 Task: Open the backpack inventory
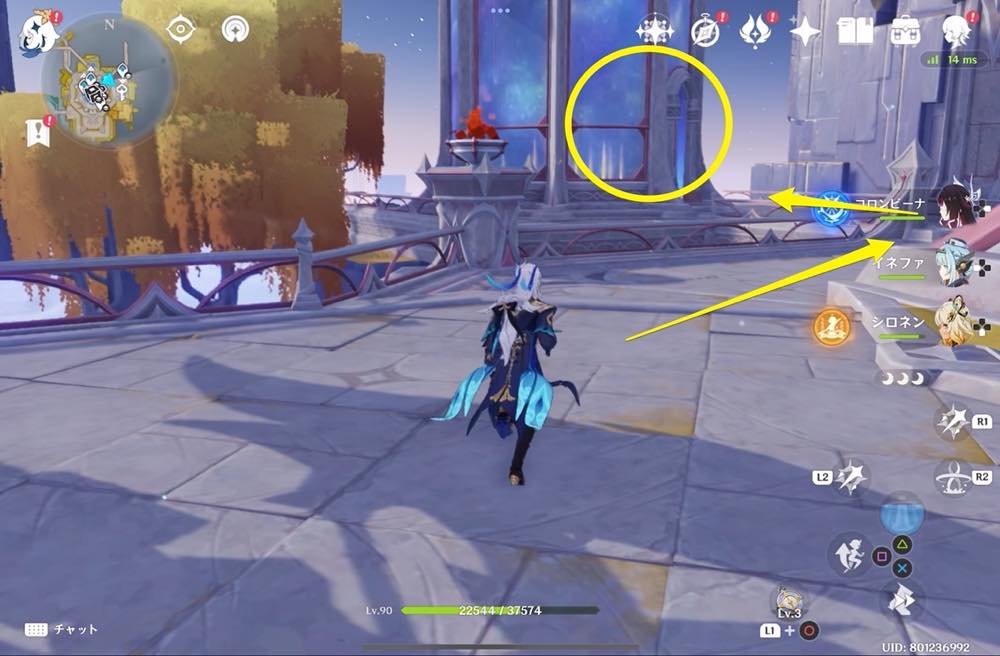click(906, 31)
